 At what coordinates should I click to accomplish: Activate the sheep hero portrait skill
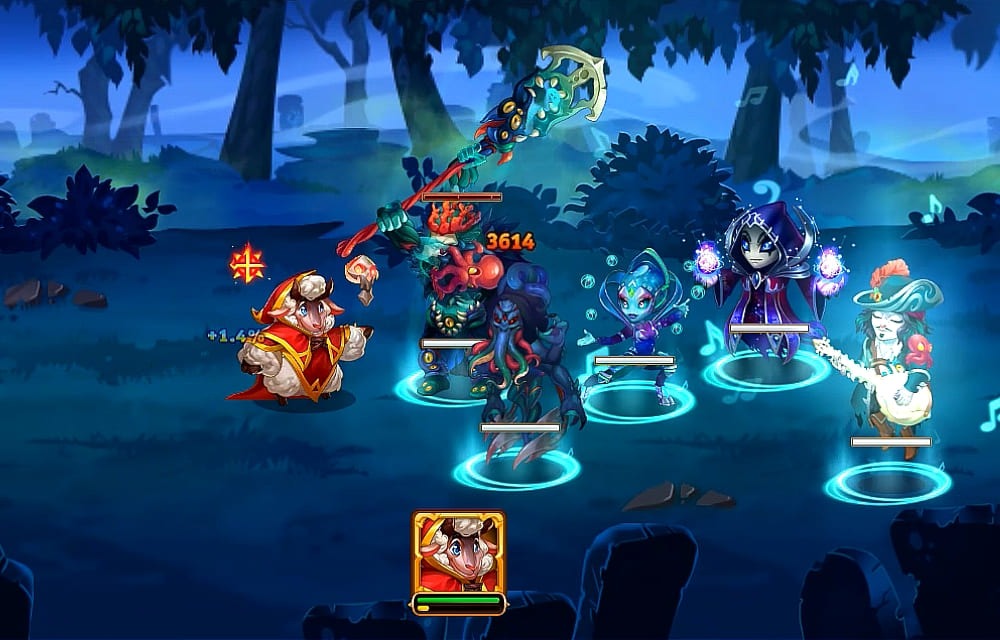pos(458,553)
